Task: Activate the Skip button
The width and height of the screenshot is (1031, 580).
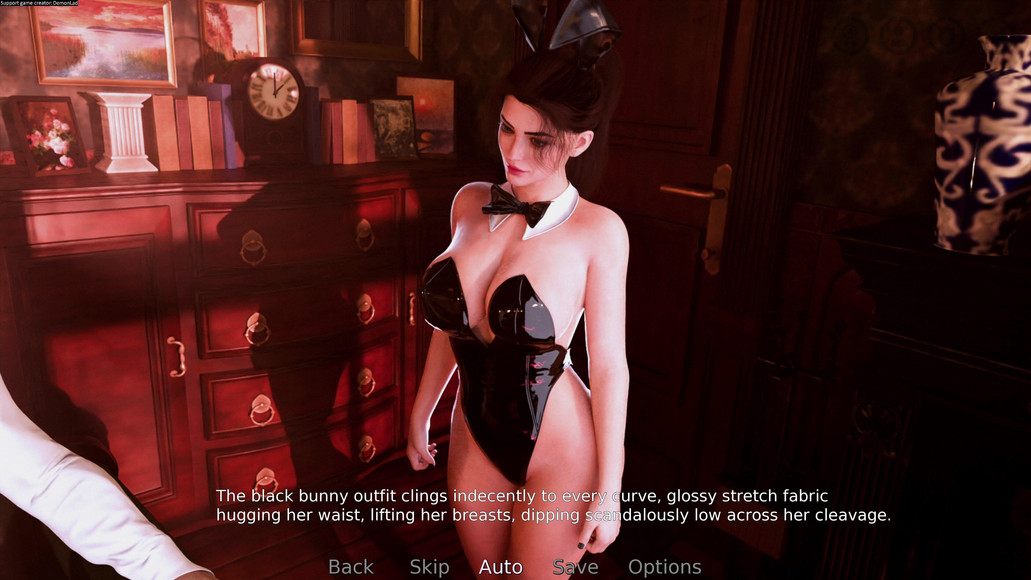Action: coord(429,567)
